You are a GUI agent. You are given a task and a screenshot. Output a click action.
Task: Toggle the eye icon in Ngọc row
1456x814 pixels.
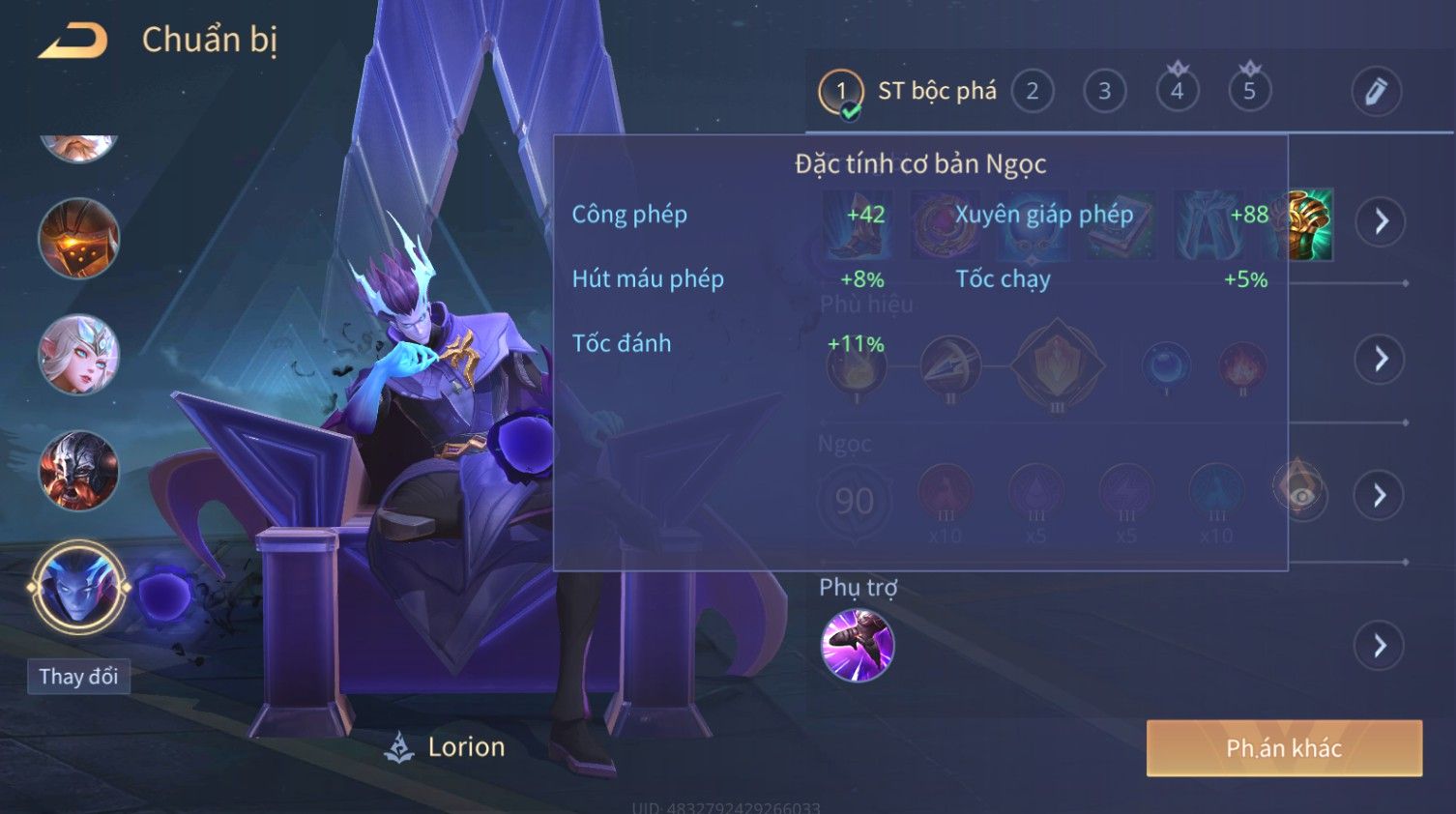[x=1301, y=495]
